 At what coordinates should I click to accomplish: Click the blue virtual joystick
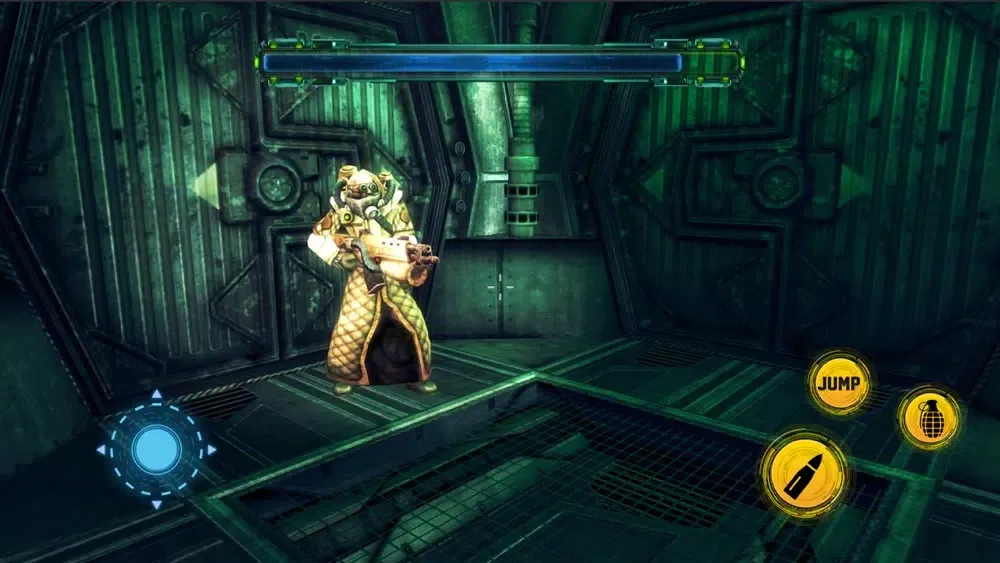156,450
